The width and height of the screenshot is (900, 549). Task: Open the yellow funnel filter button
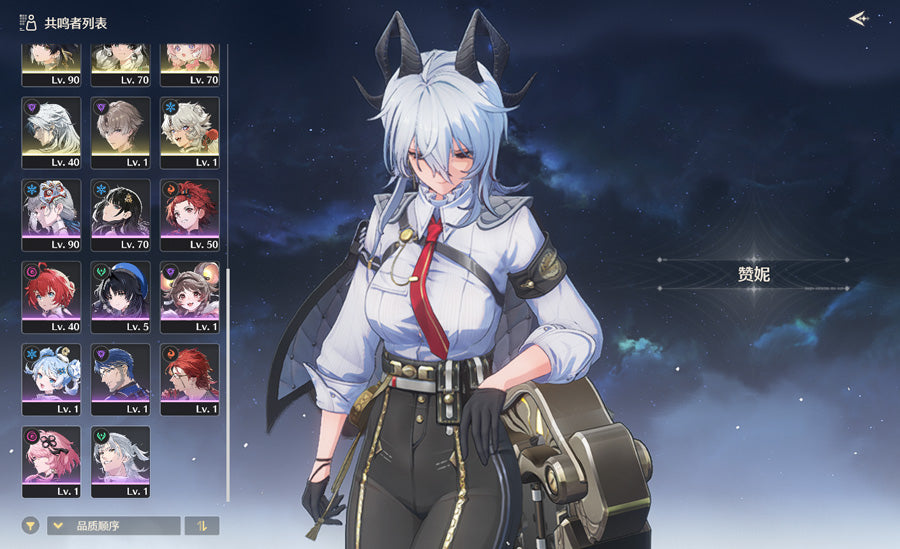[x=30, y=525]
